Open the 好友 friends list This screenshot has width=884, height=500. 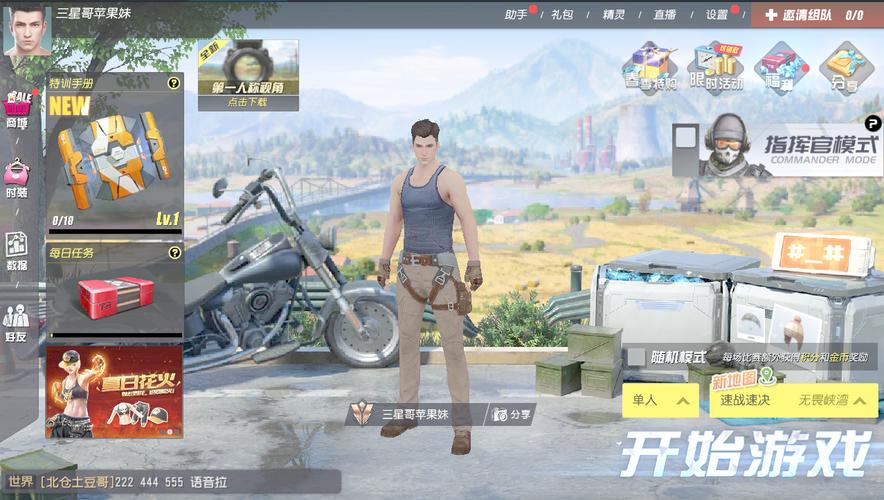click(x=17, y=324)
